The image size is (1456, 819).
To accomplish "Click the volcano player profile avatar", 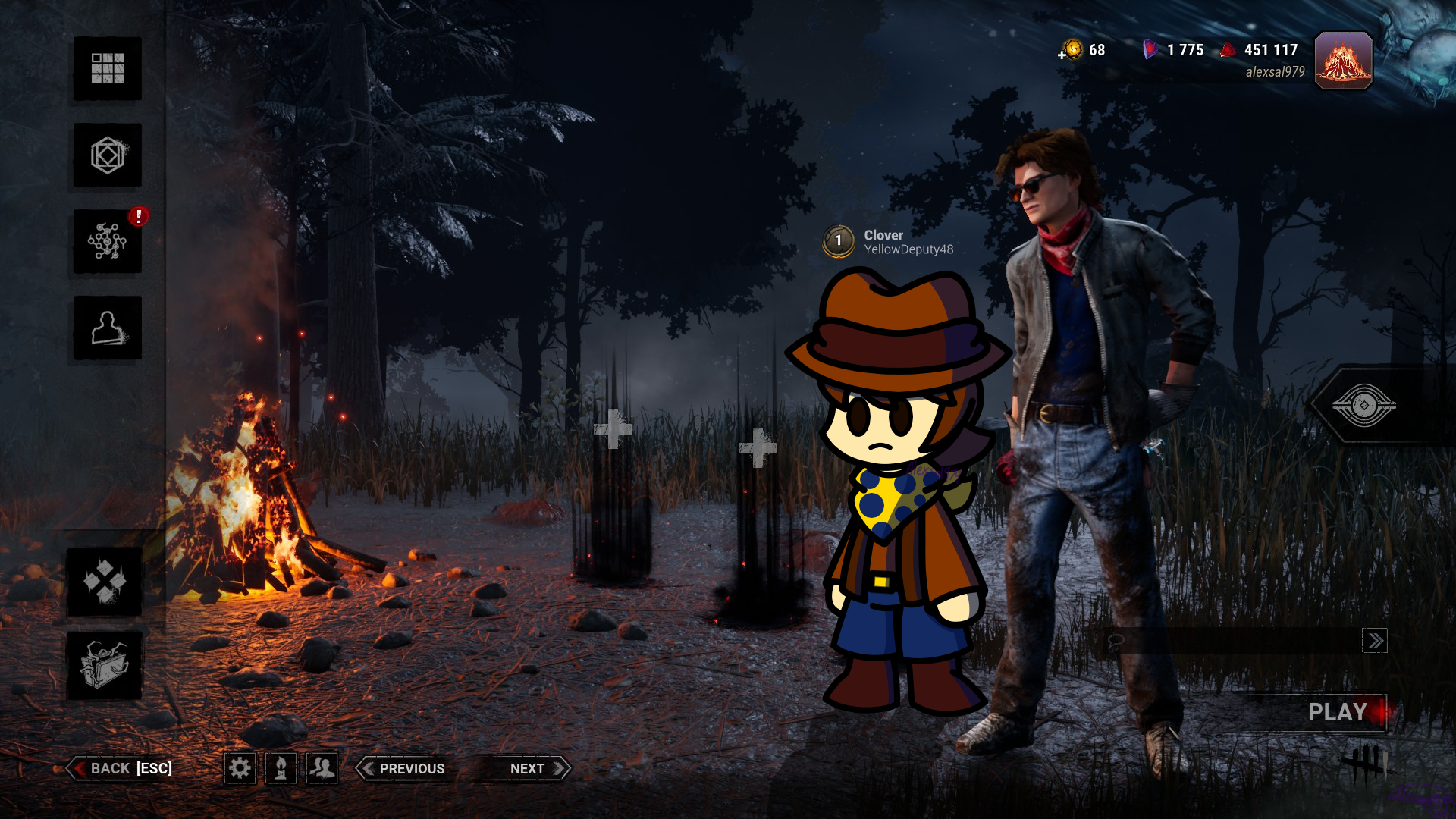I will click(1343, 61).
